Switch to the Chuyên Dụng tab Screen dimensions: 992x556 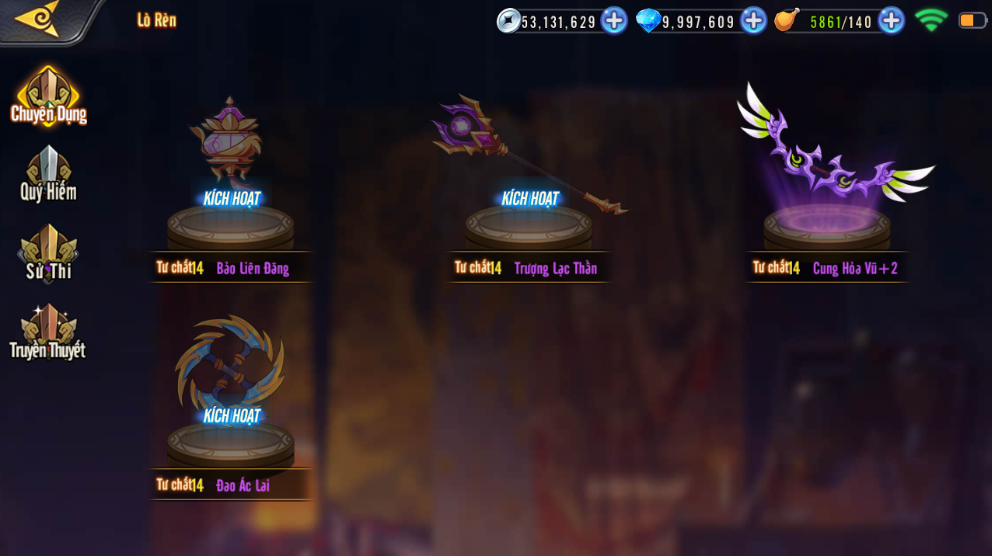point(48,97)
